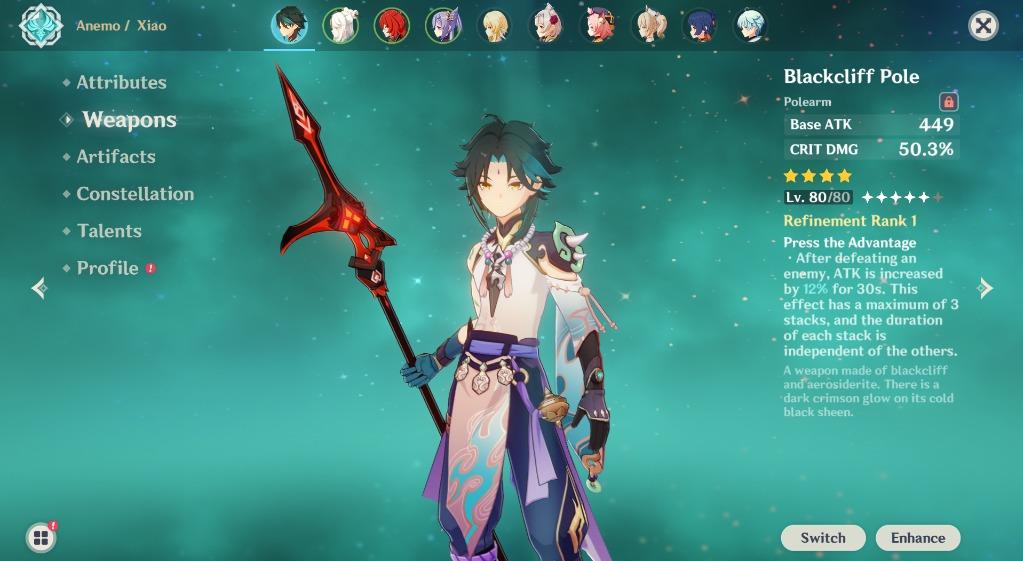Viewport: 1023px width, 561px height.
Task: Close the character screen
Action: 984,26
